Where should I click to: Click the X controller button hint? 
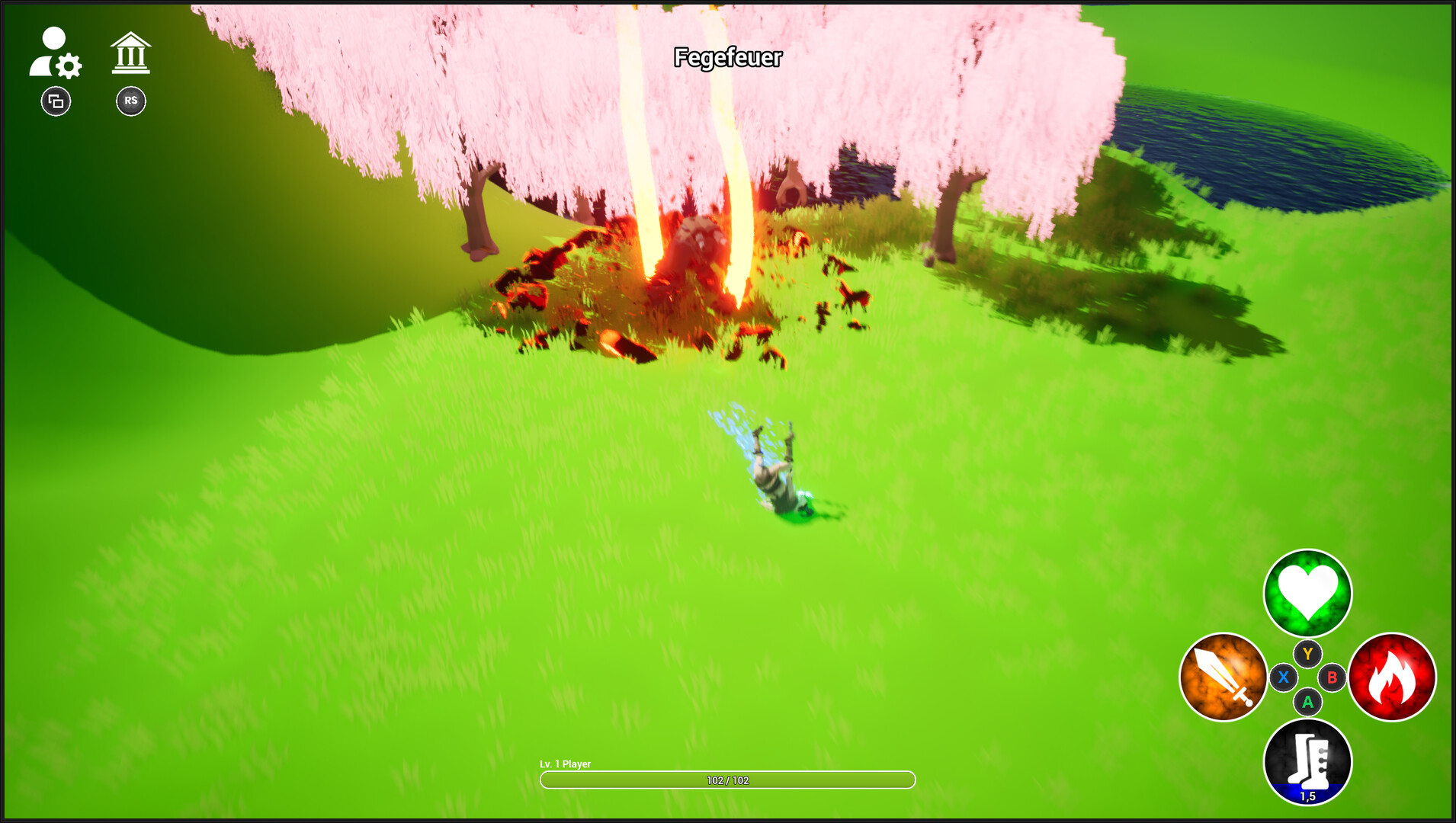point(1283,677)
